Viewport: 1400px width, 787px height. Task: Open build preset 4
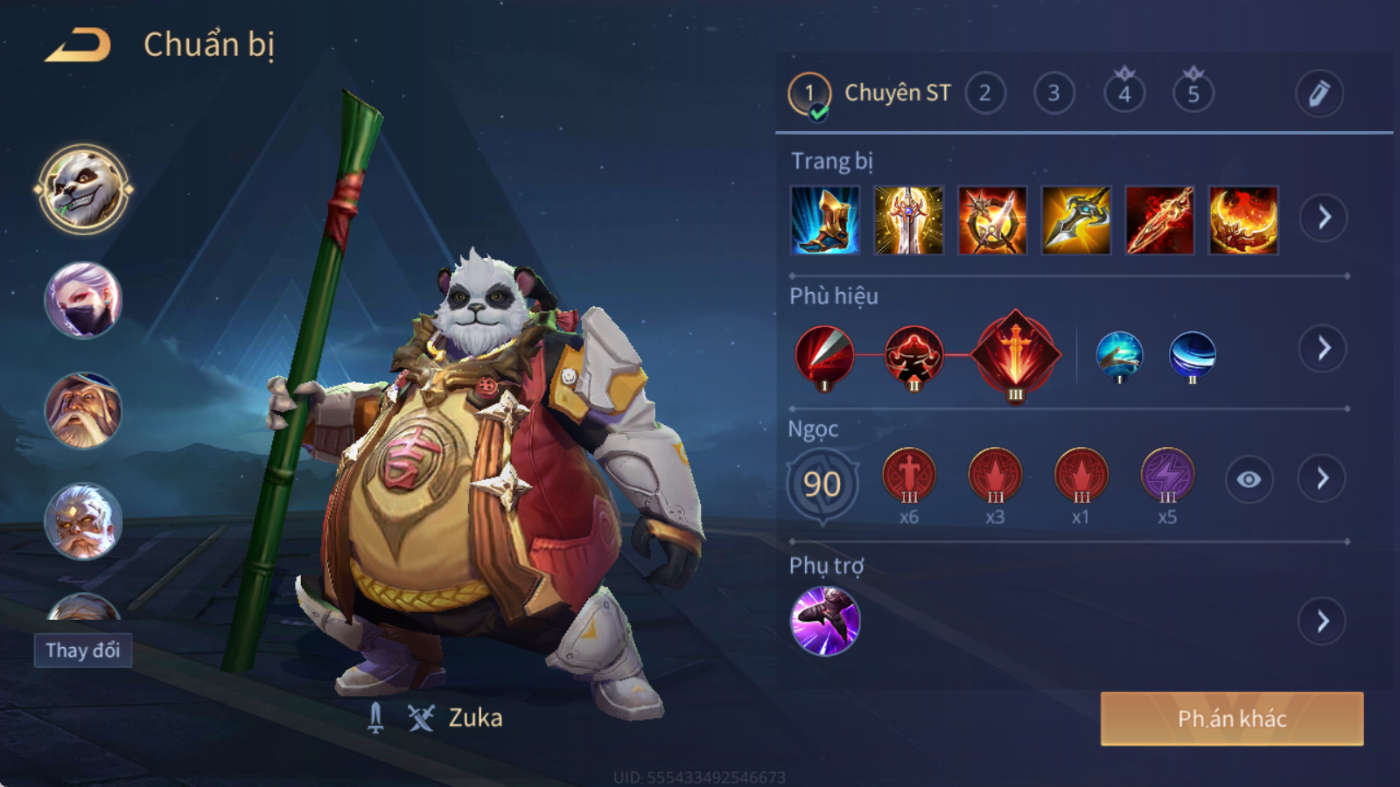coord(1124,93)
